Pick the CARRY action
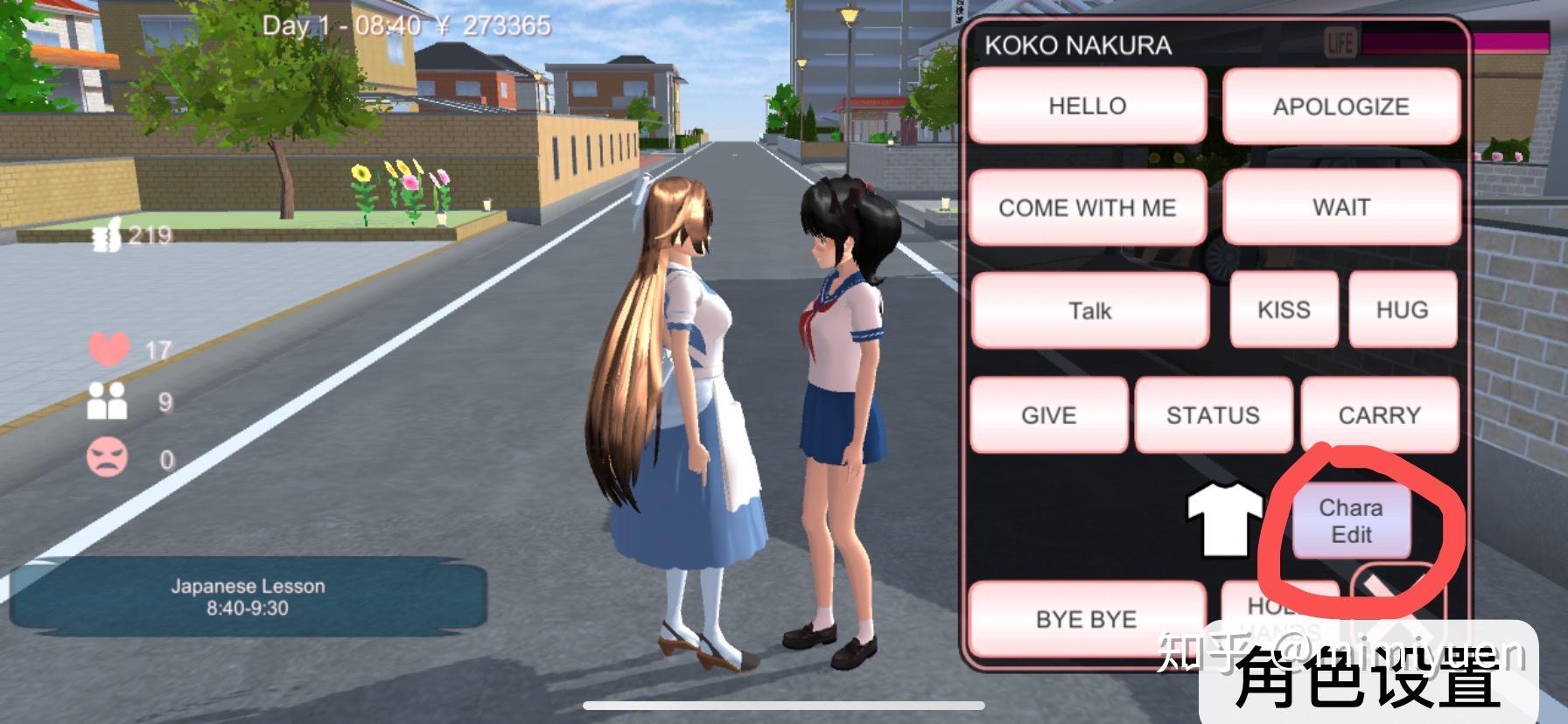The height and width of the screenshot is (724, 1568). click(x=1379, y=414)
